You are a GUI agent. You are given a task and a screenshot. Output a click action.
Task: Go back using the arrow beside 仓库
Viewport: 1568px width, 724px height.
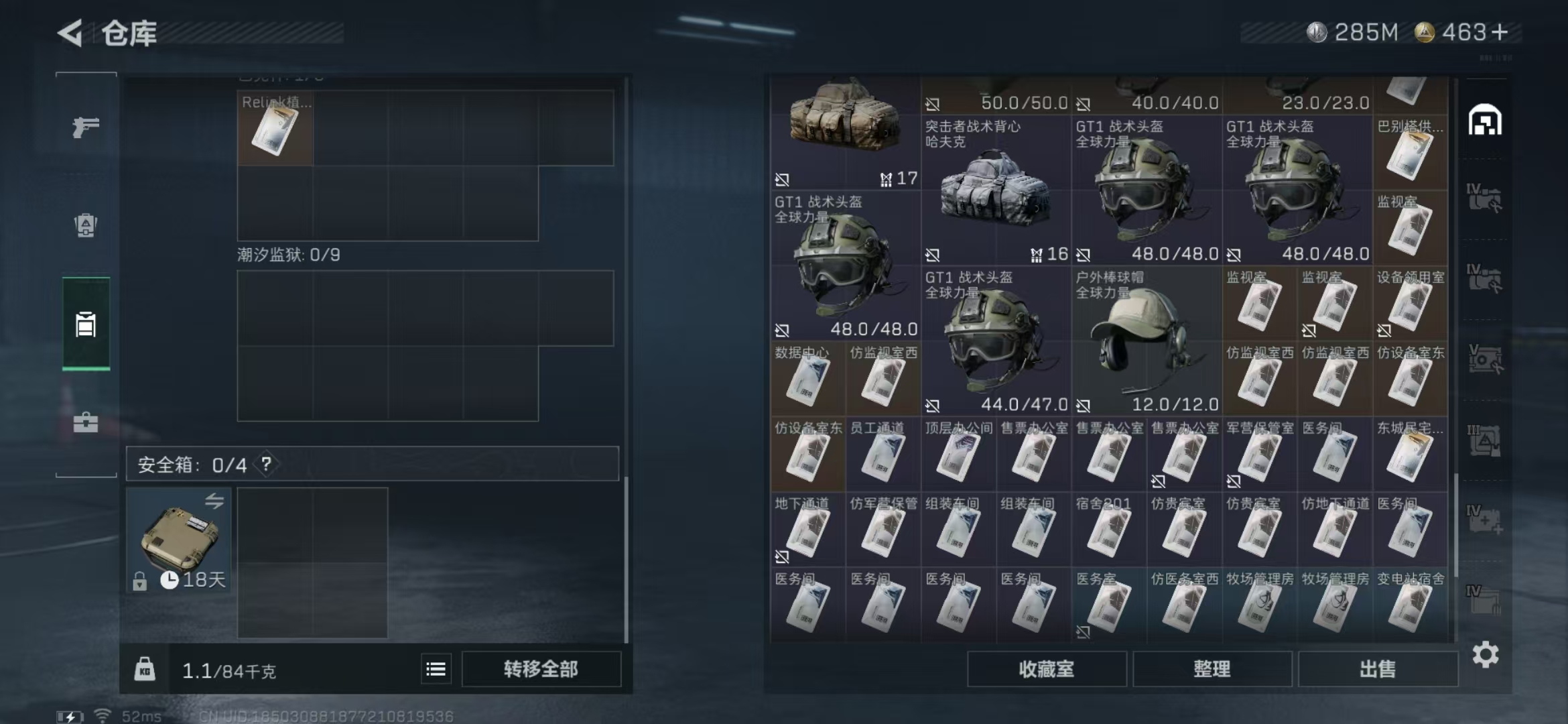[71, 33]
